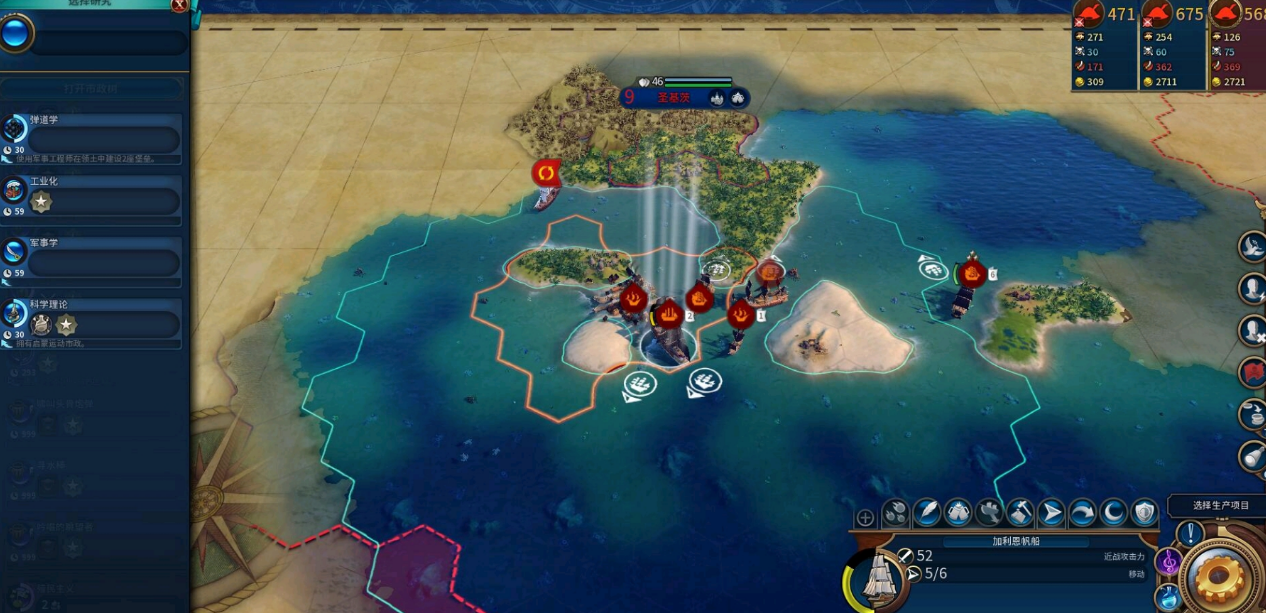The image size is (1266, 613).
Task: Activate the feather quill unit action
Action: click(x=927, y=513)
